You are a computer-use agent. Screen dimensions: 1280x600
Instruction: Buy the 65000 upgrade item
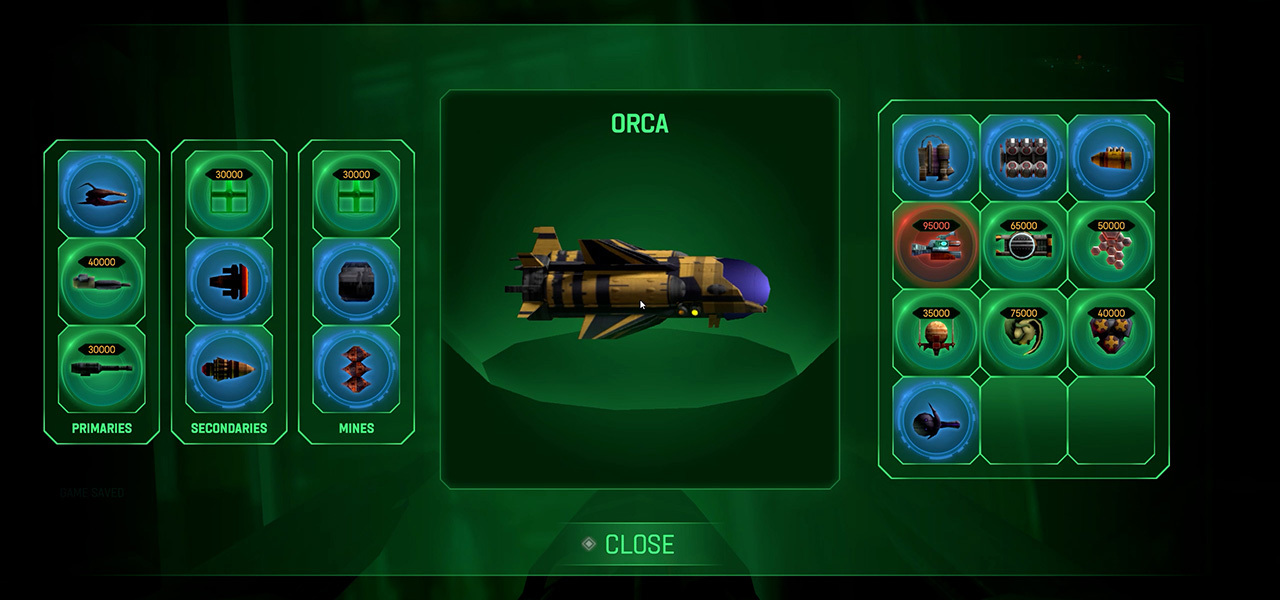(x=1023, y=245)
